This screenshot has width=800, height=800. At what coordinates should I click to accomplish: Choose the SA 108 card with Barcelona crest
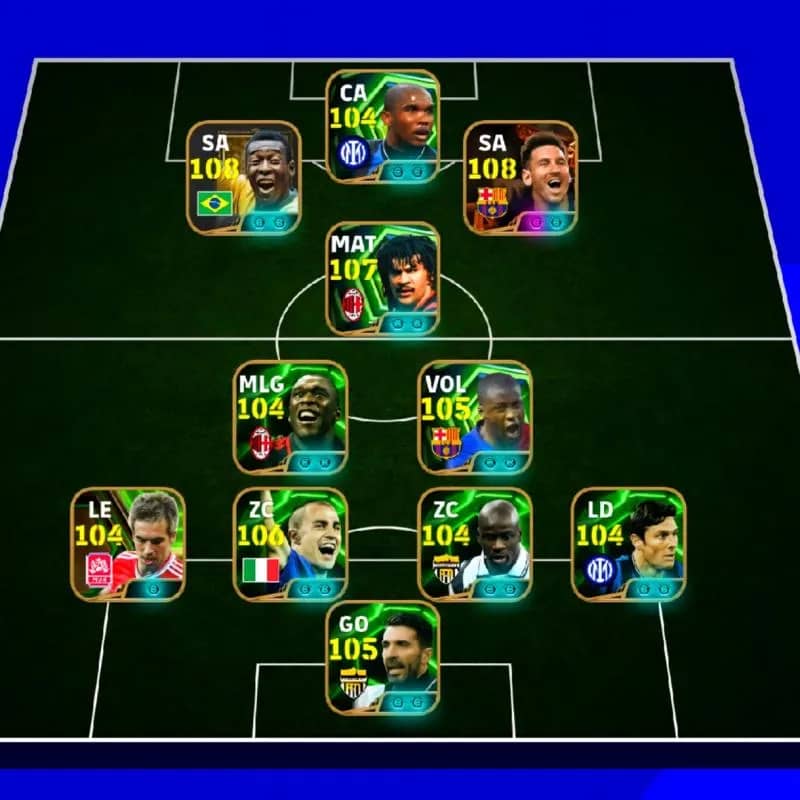(521, 178)
